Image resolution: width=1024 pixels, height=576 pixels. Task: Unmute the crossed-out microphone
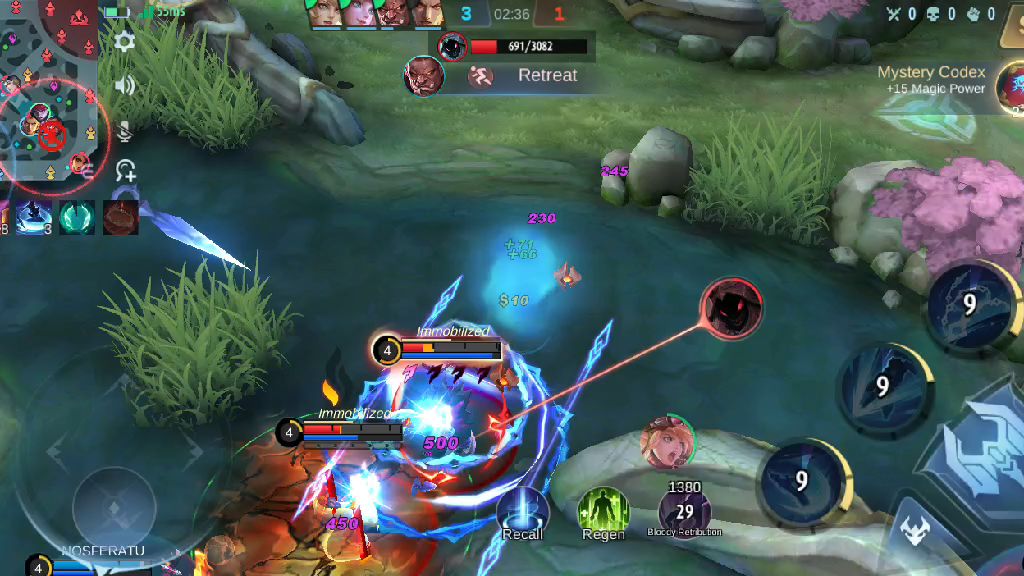click(x=125, y=130)
